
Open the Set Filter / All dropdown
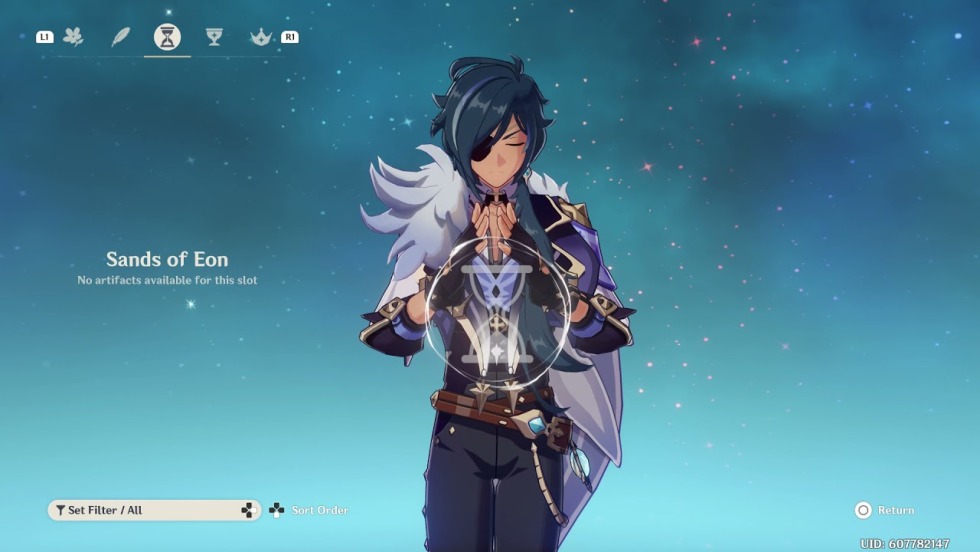(x=154, y=510)
